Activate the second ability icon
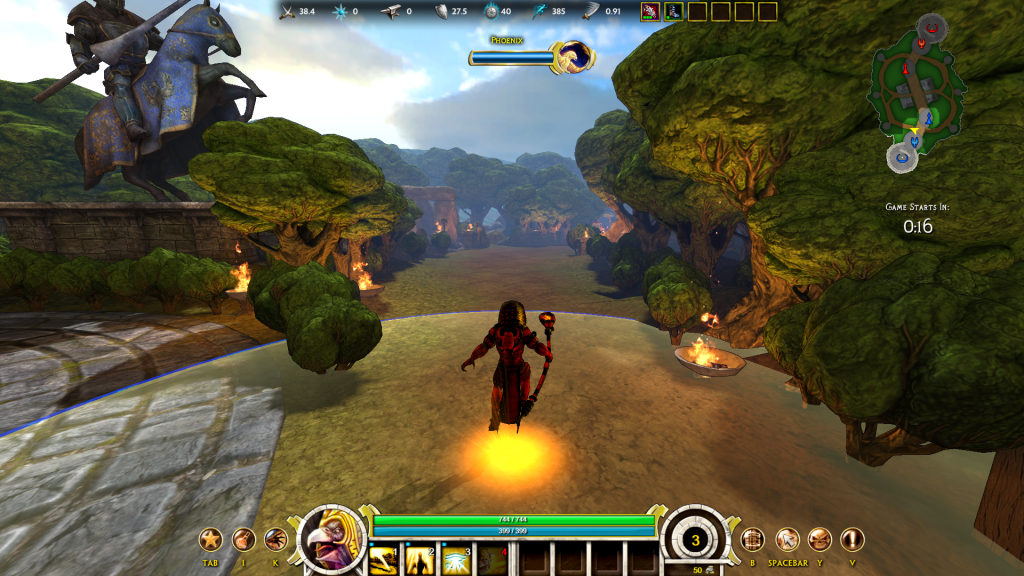 coord(419,558)
